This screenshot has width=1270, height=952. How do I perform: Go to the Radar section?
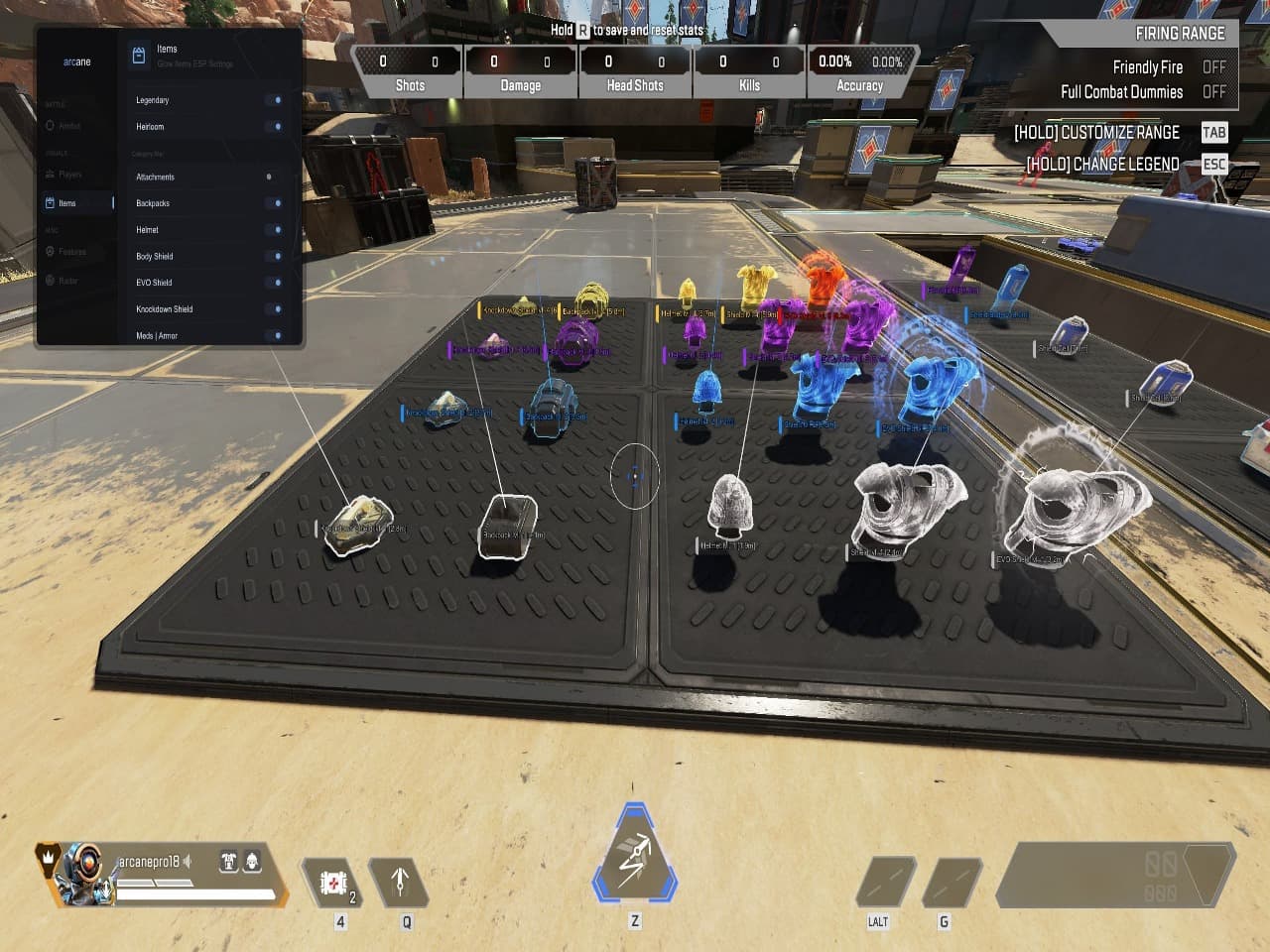pyautogui.click(x=67, y=281)
